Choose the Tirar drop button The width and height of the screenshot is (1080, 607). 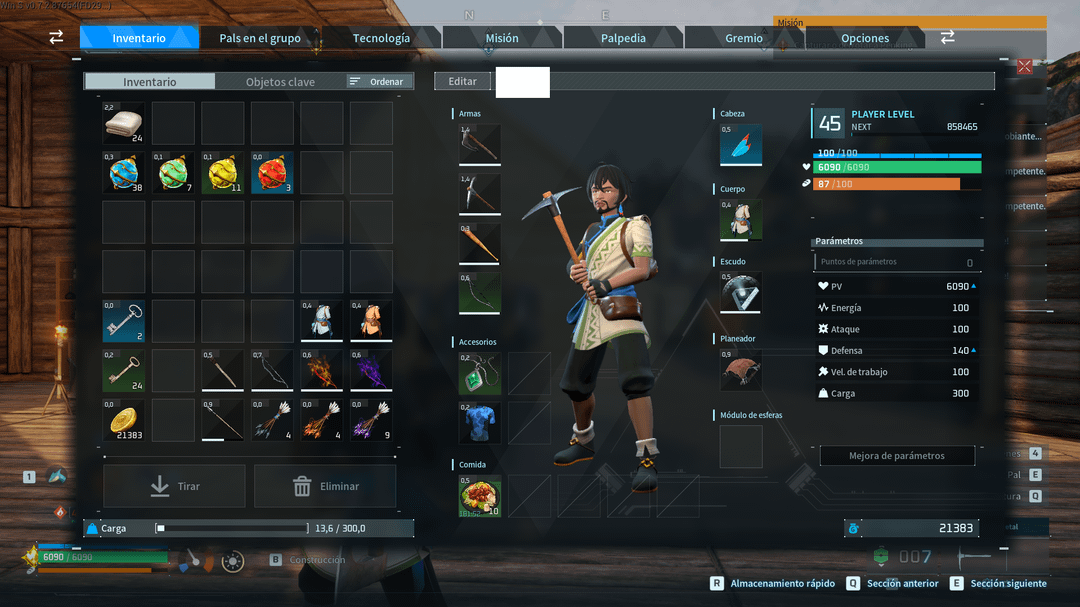[x=175, y=486]
